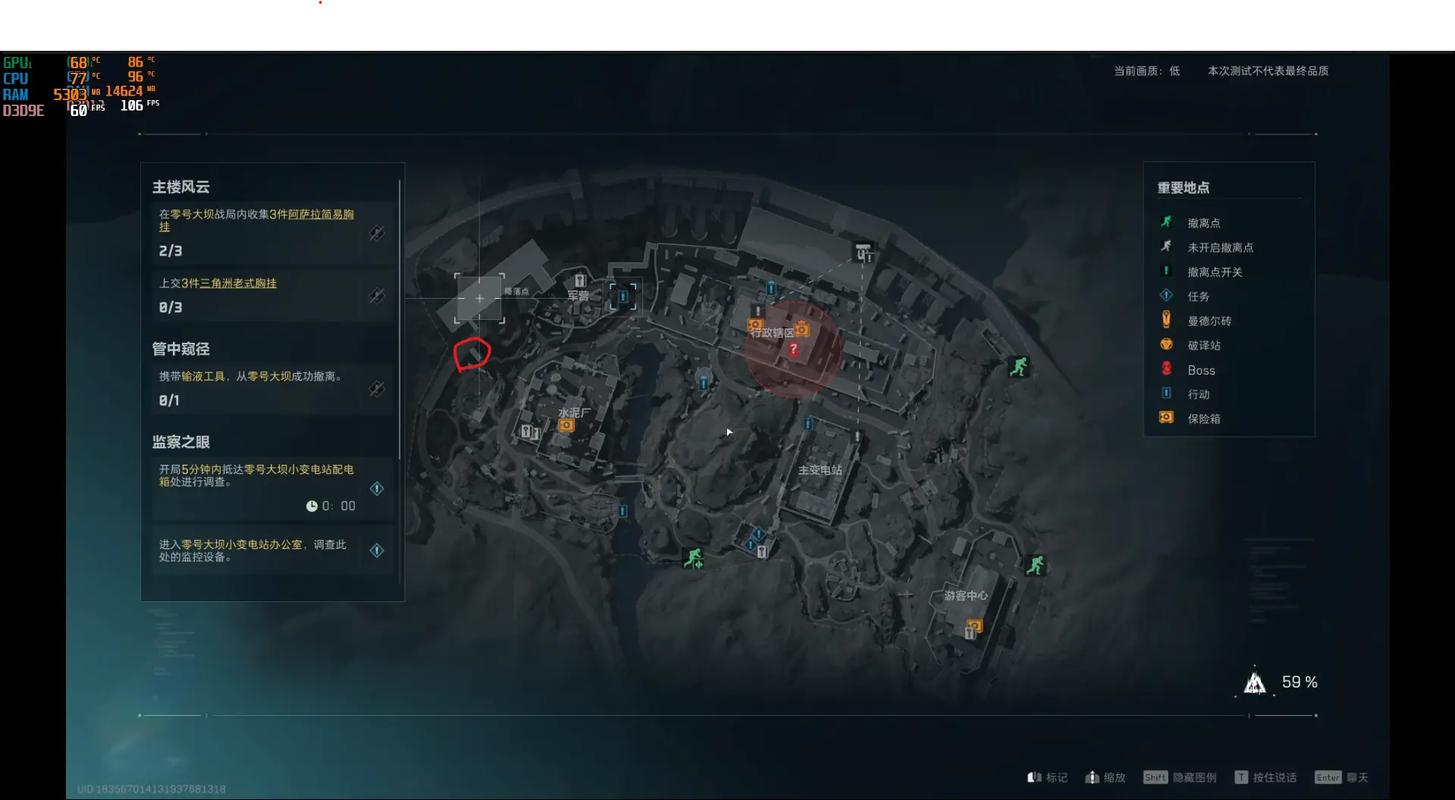1455x800 pixels.
Task: Toggle pin for 三角洲老式胸挂 turn-in objective
Action: 377,295
